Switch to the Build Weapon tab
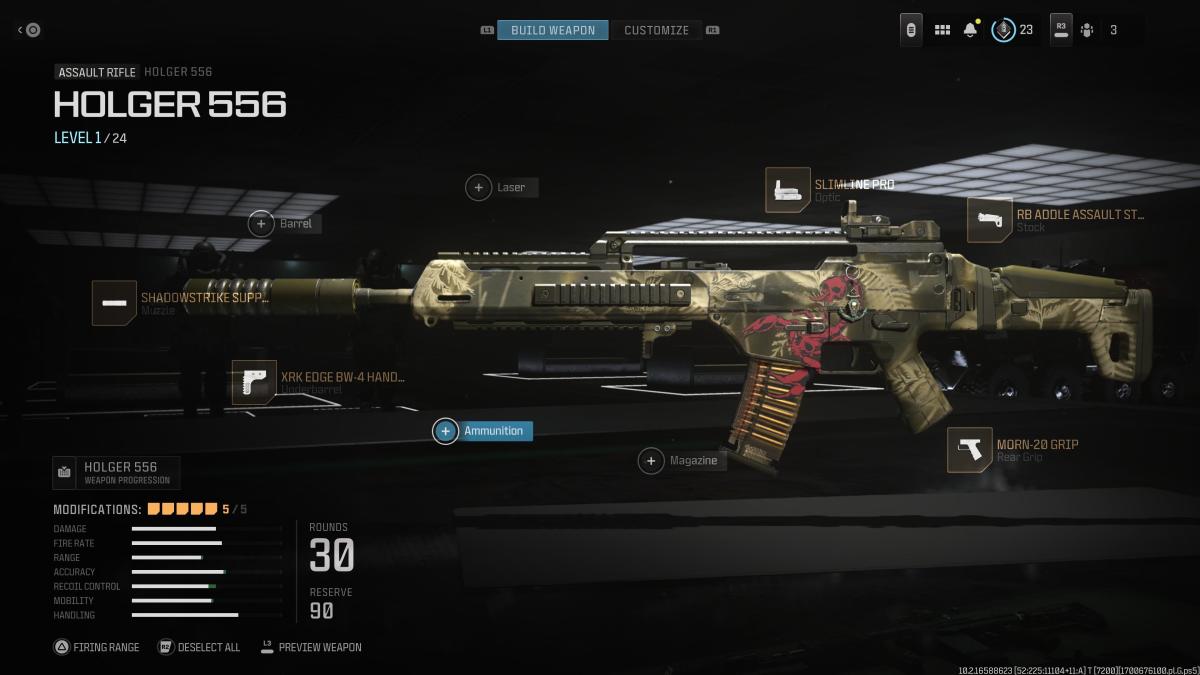 click(552, 30)
